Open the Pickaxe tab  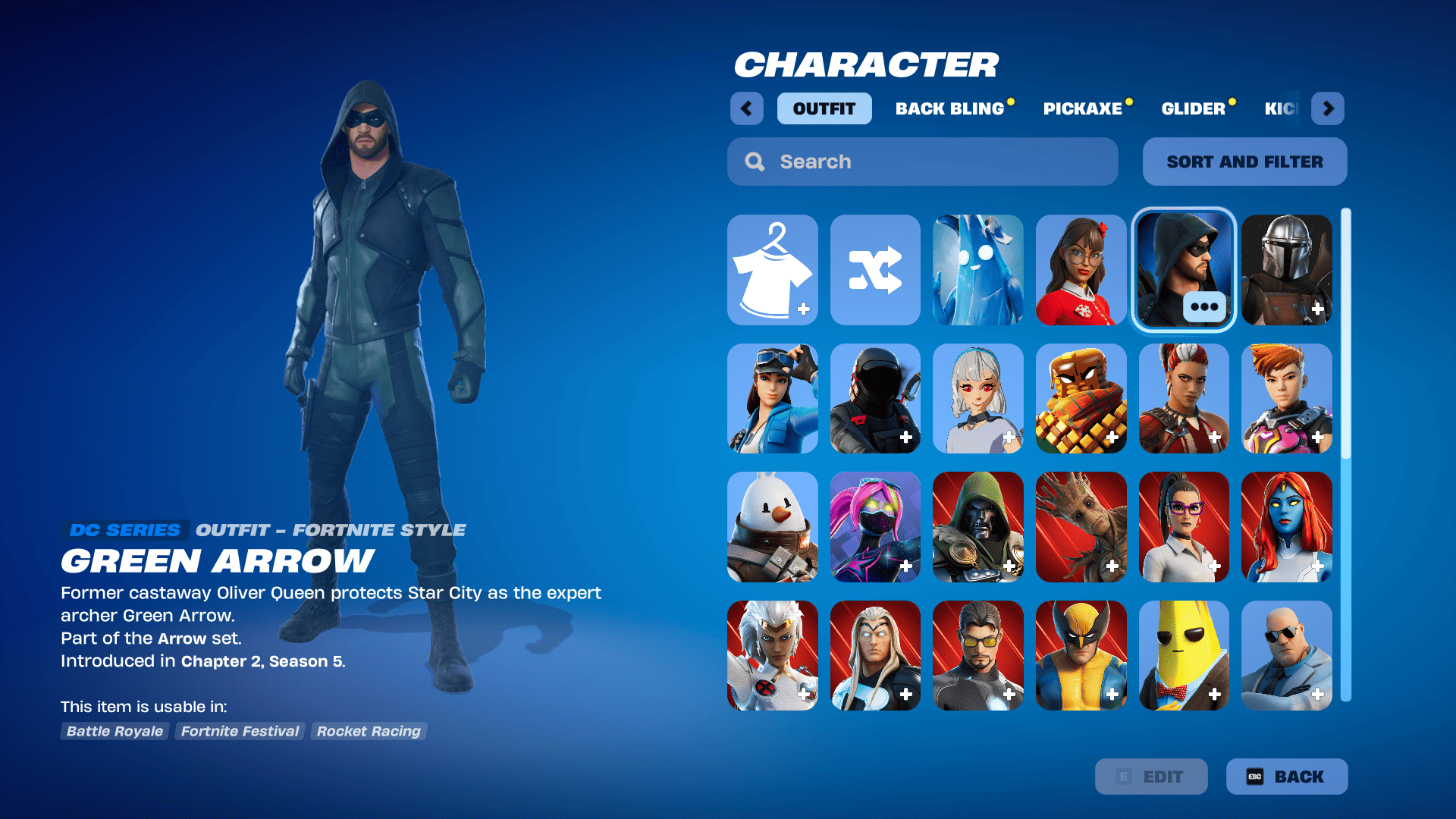[x=1083, y=108]
